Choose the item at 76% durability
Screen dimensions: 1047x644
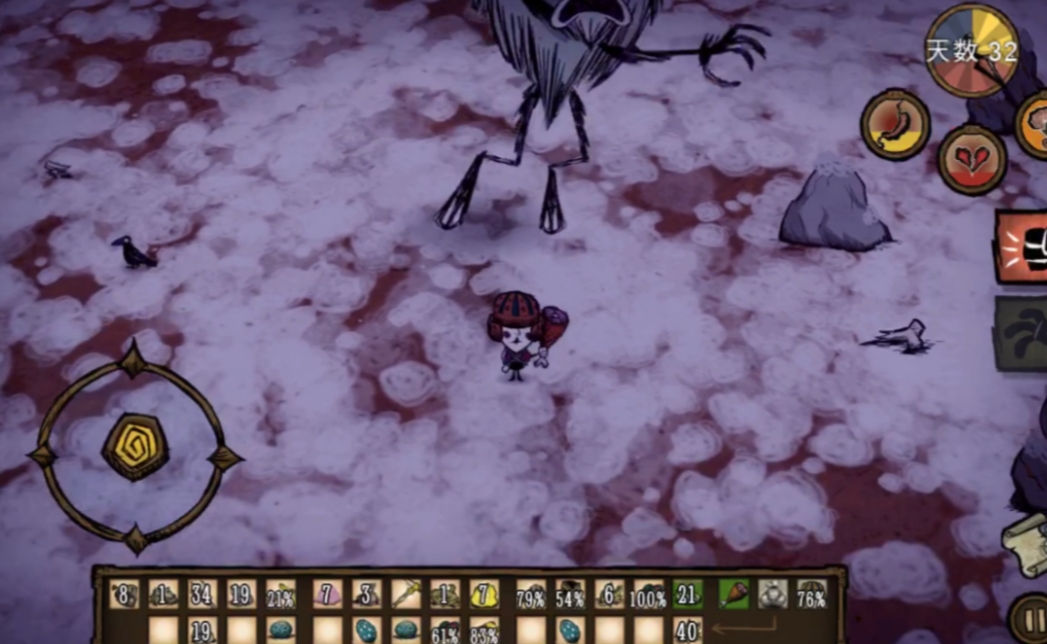(x=811, y=595)
